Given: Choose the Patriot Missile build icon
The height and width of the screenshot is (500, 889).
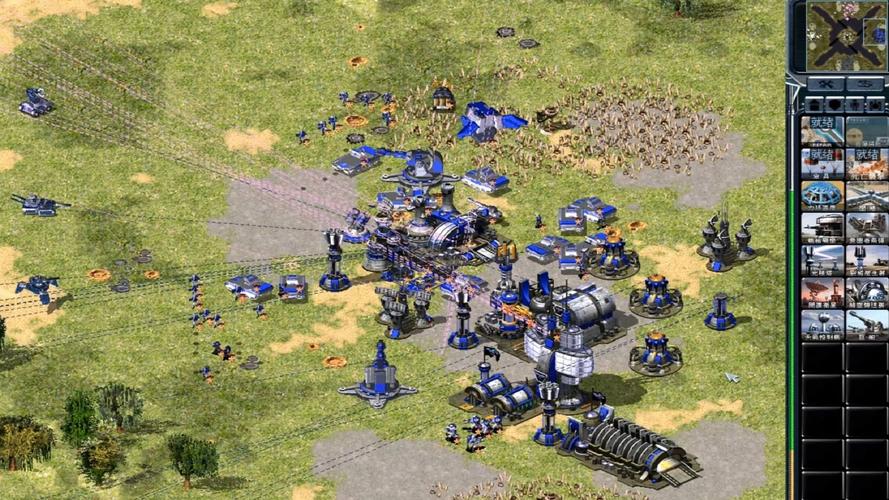Looking at the screenshot, I should (866, 260).
